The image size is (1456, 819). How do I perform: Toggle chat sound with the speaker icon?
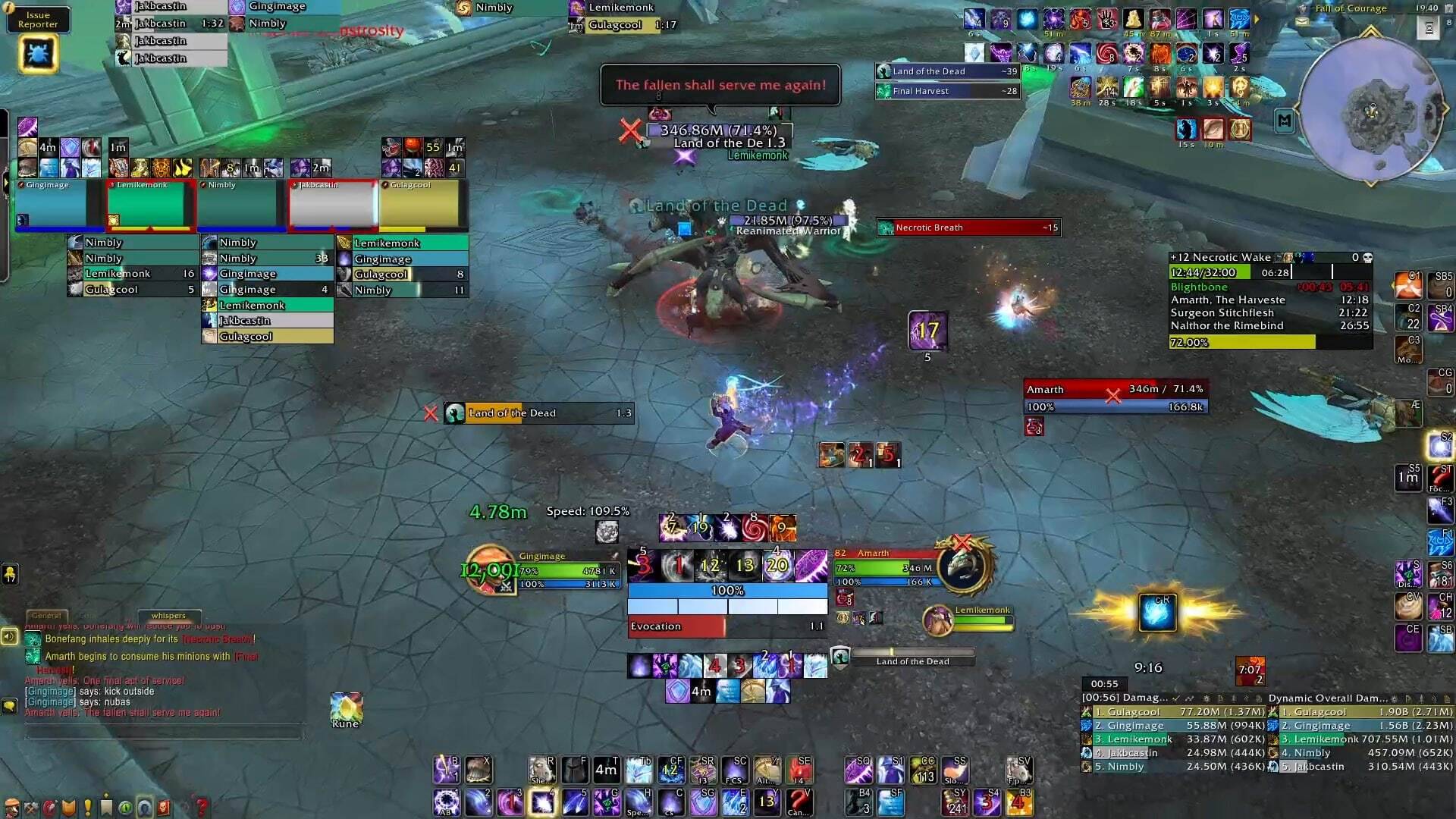point(8,637)
